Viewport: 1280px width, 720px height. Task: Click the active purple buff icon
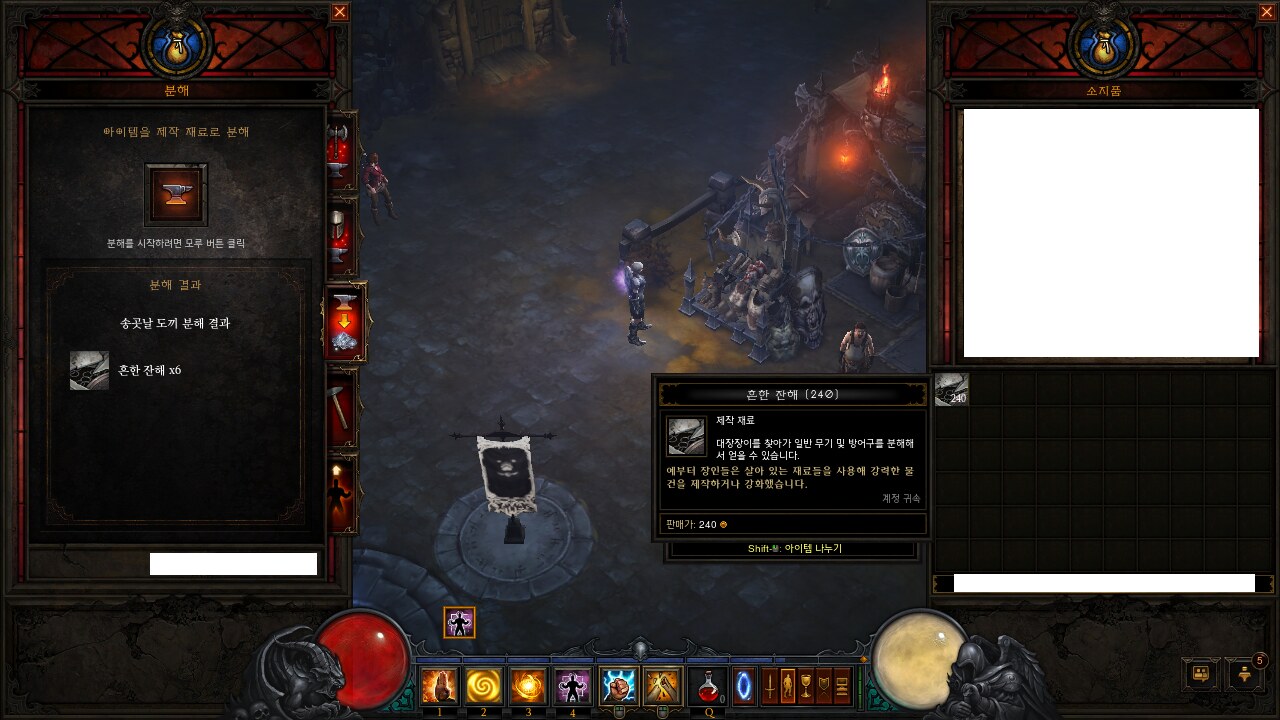[x=459, y=622]
